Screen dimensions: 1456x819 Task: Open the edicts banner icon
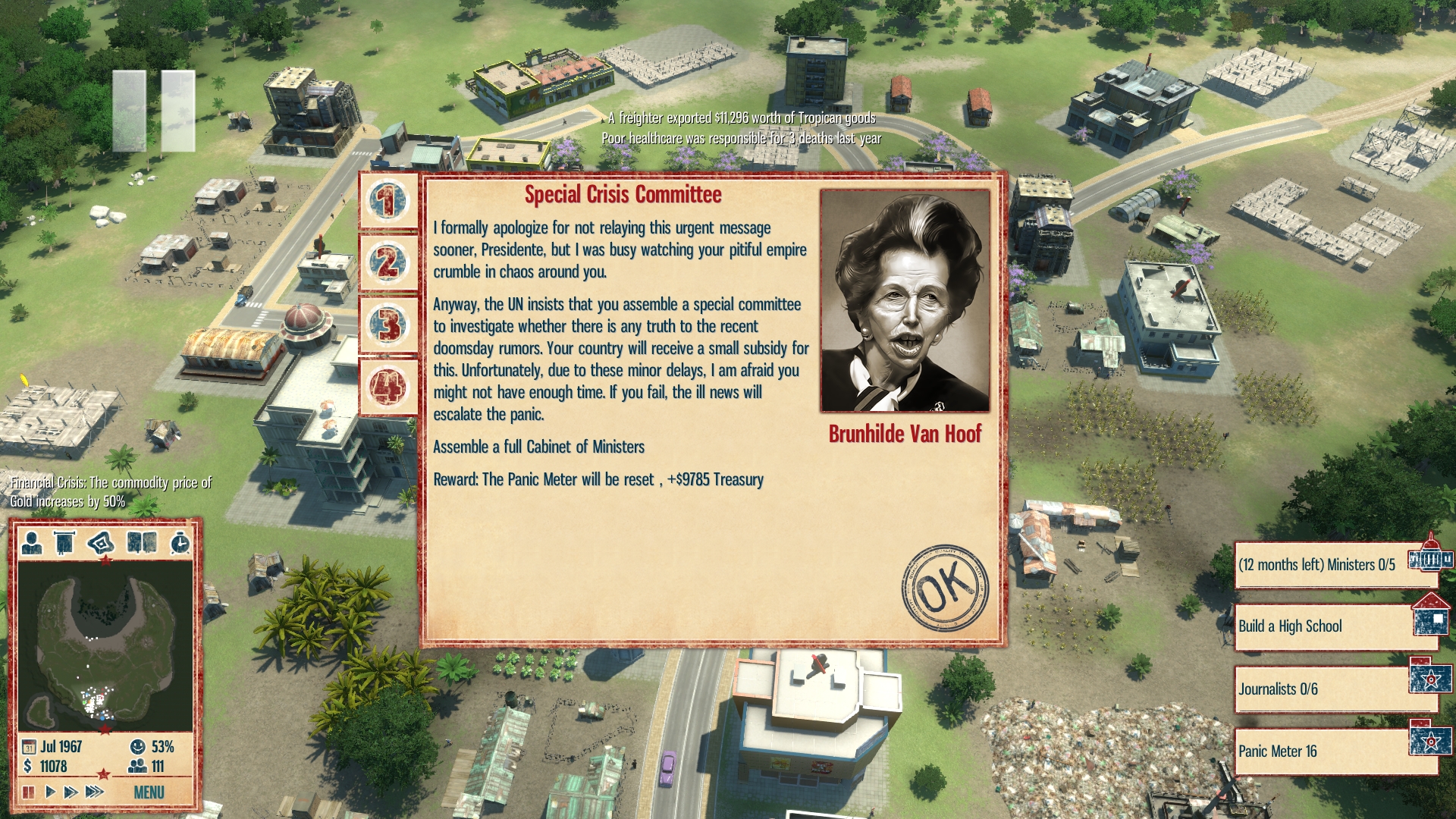[65, 543]
